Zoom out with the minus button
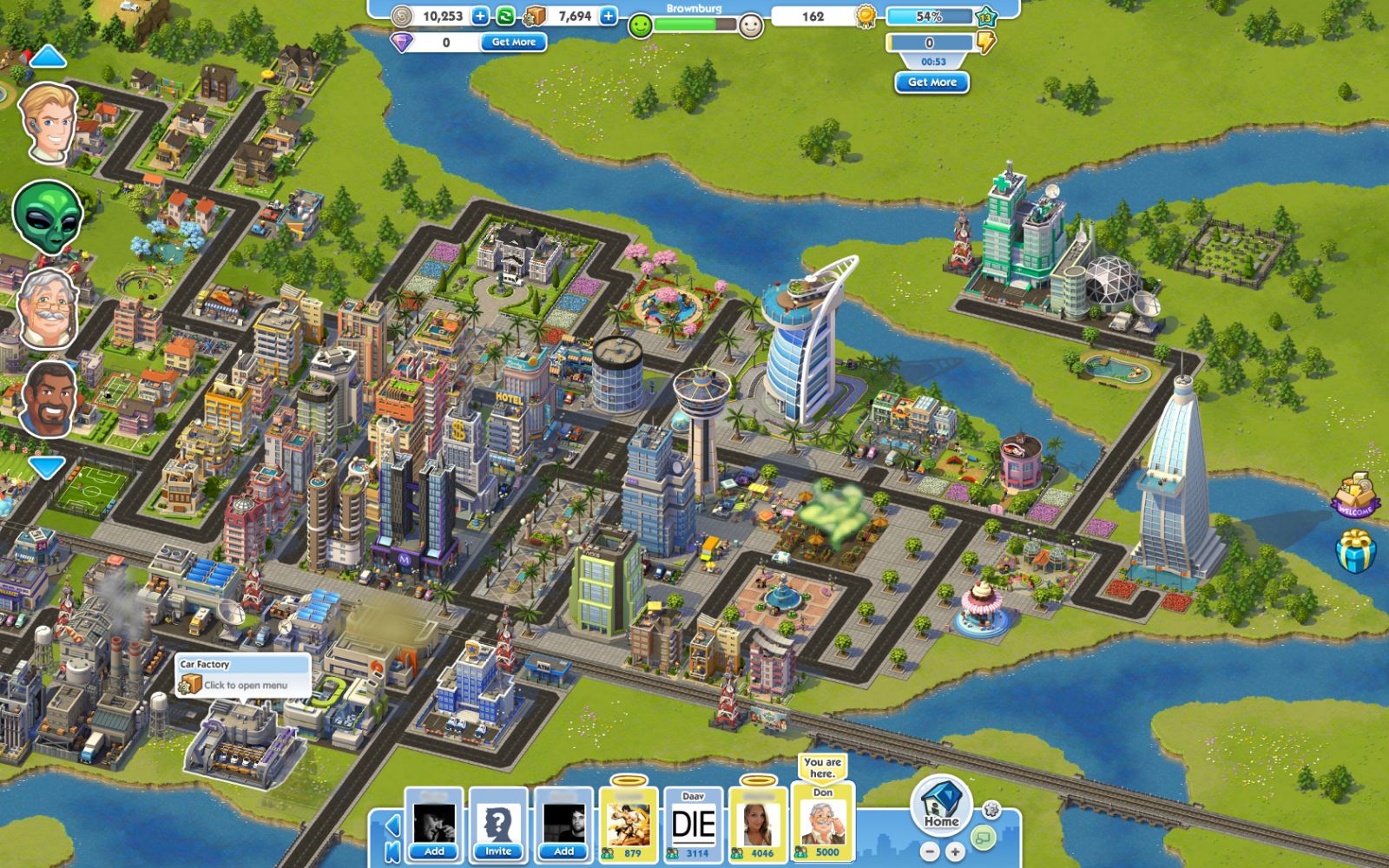This screenshot has height=868, width=1389. click(x=930, y=852)
